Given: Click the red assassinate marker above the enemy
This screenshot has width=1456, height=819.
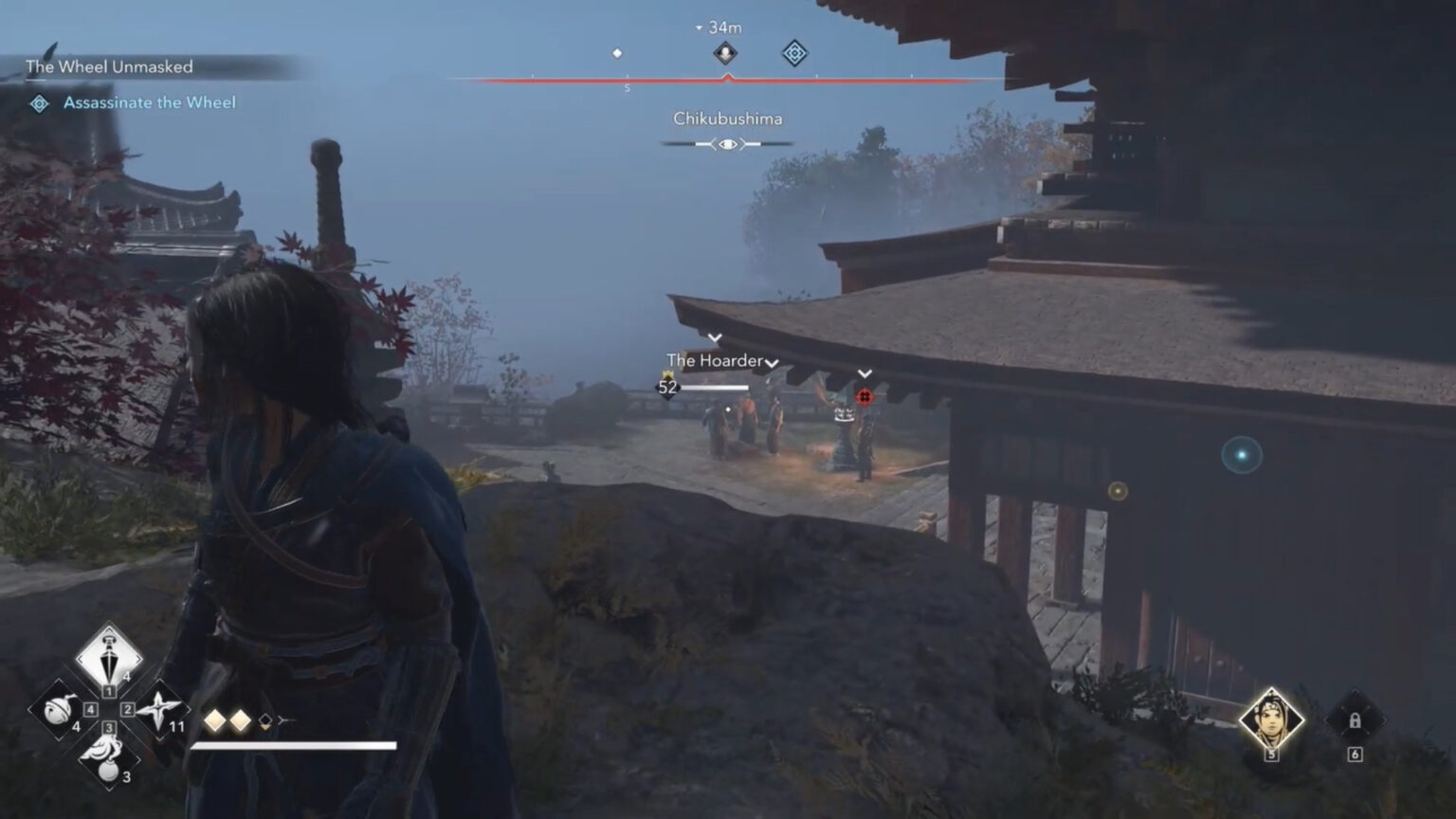Looking at the screenshot, I should click(864, 399).
